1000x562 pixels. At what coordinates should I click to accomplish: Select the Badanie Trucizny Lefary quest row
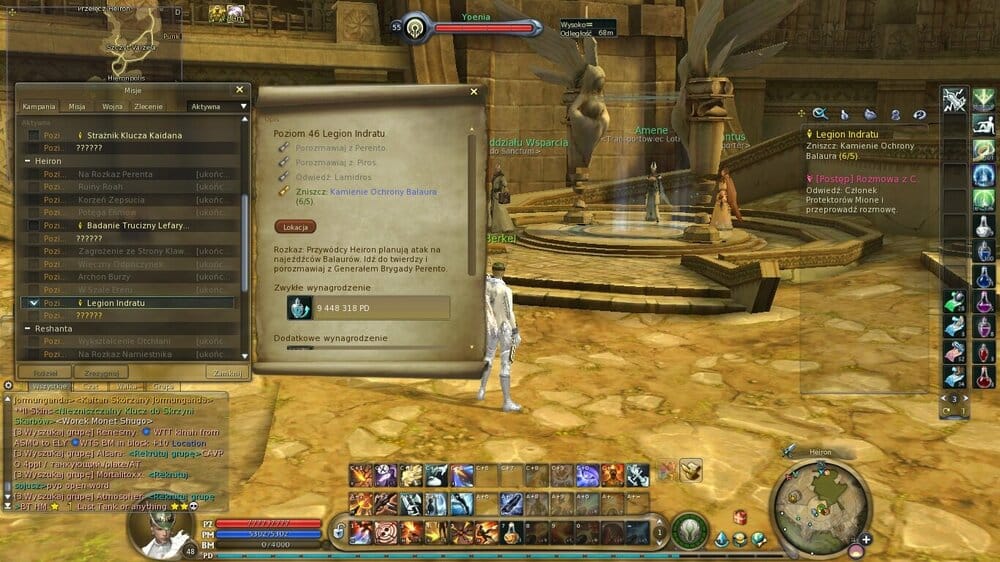[134, 226]
